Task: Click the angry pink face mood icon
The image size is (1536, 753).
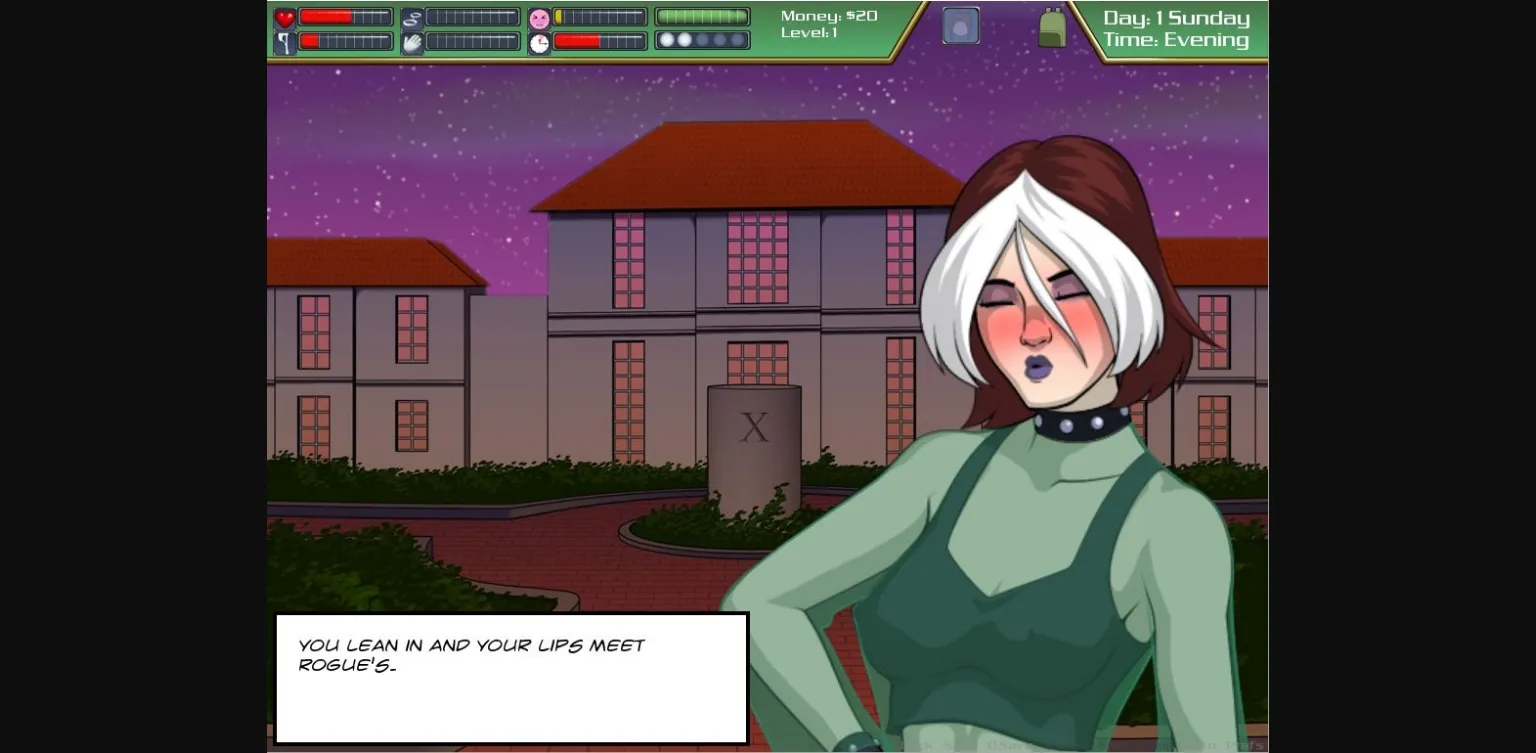Action: [x=538, y=15]
